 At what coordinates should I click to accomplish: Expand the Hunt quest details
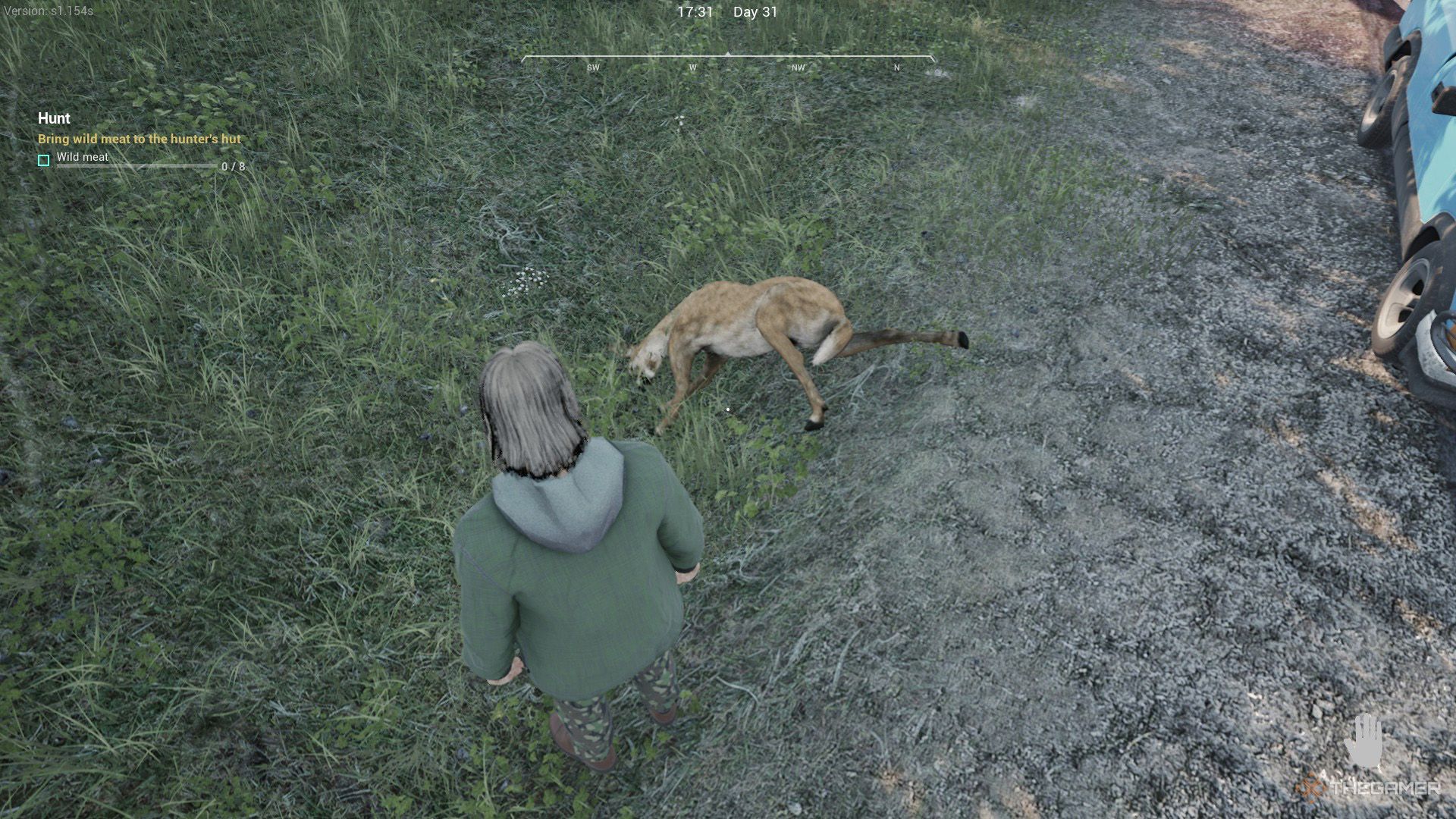[53, 119]
